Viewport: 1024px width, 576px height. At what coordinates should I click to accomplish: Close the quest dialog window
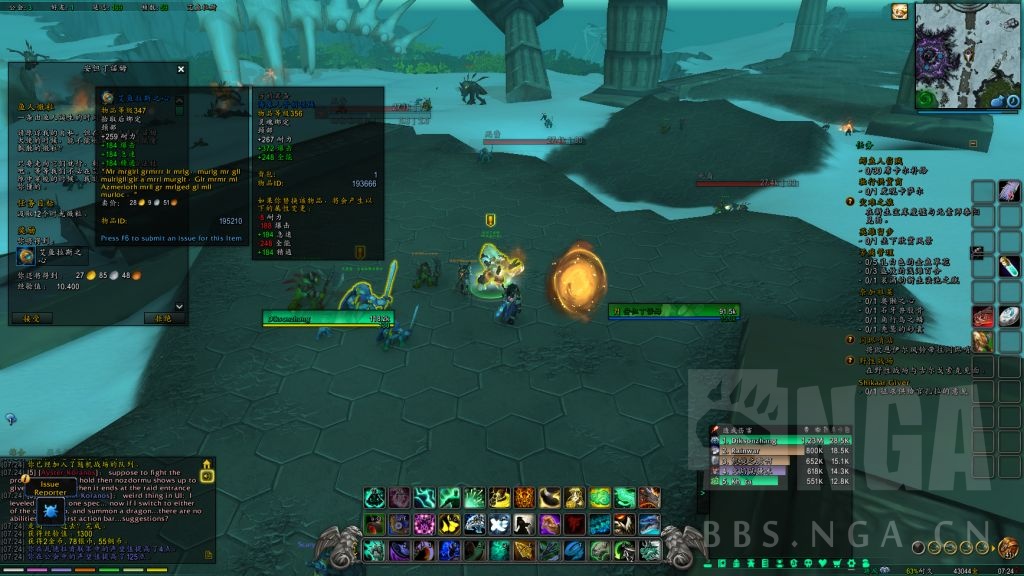pos(181,70)
